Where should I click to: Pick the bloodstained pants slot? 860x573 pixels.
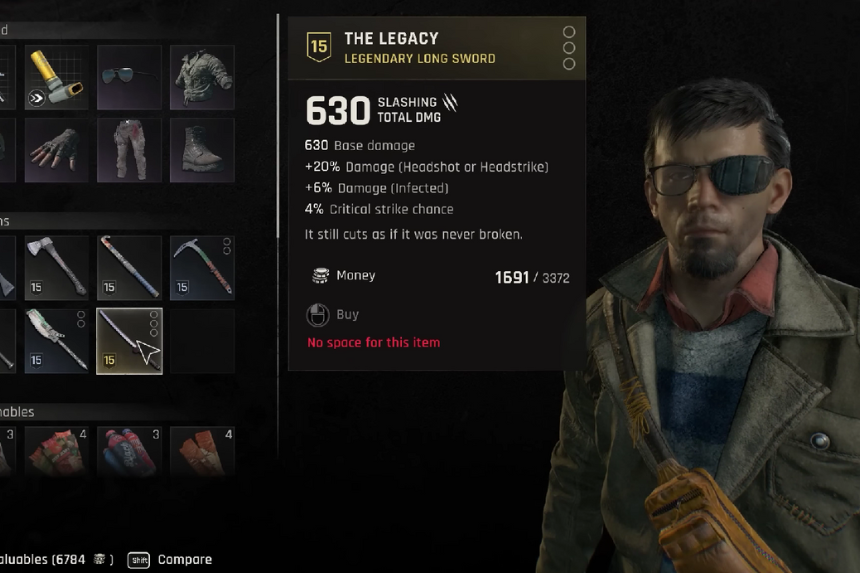click(129, 150)
